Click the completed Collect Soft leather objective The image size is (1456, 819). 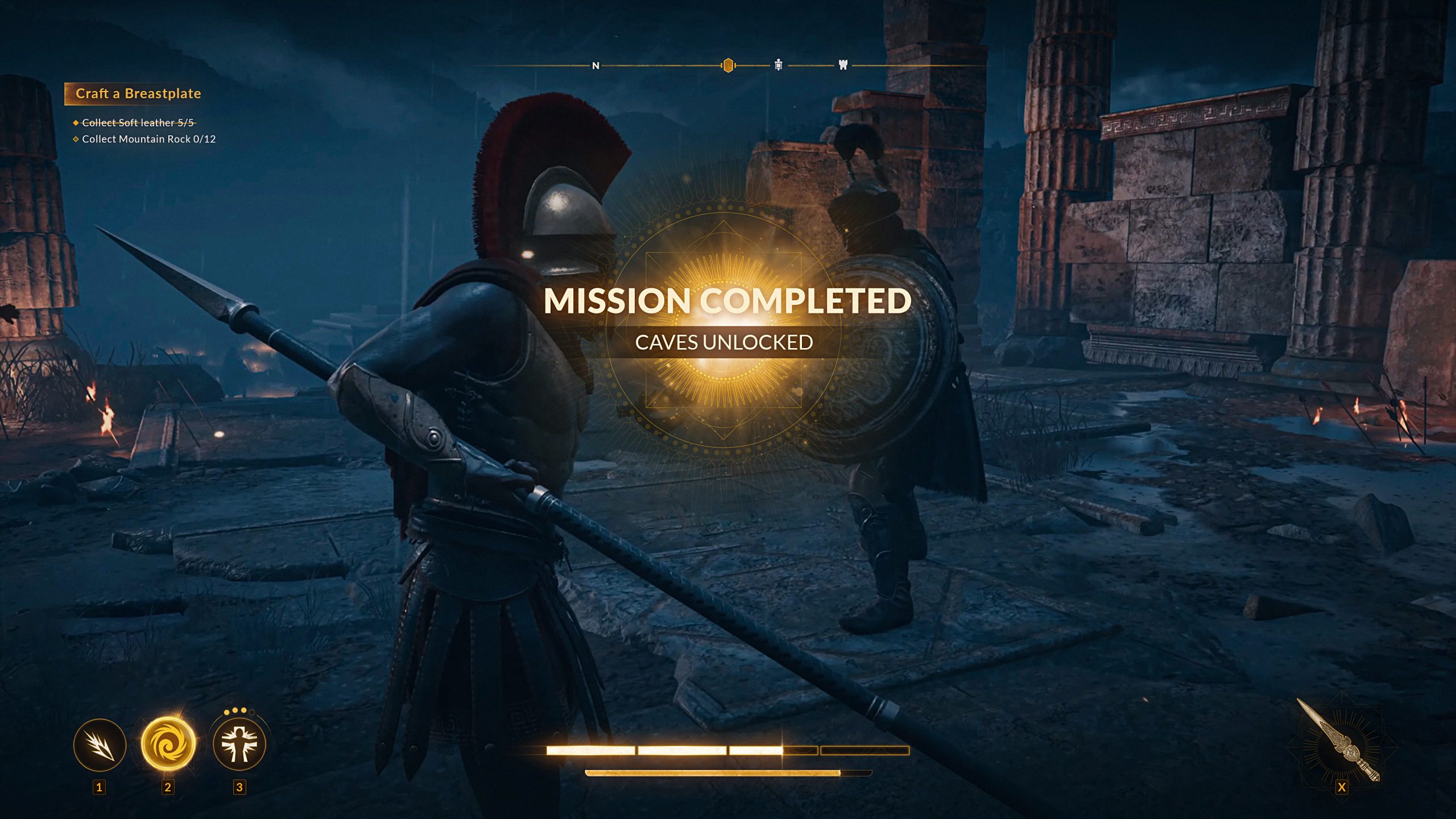[138, 123]
